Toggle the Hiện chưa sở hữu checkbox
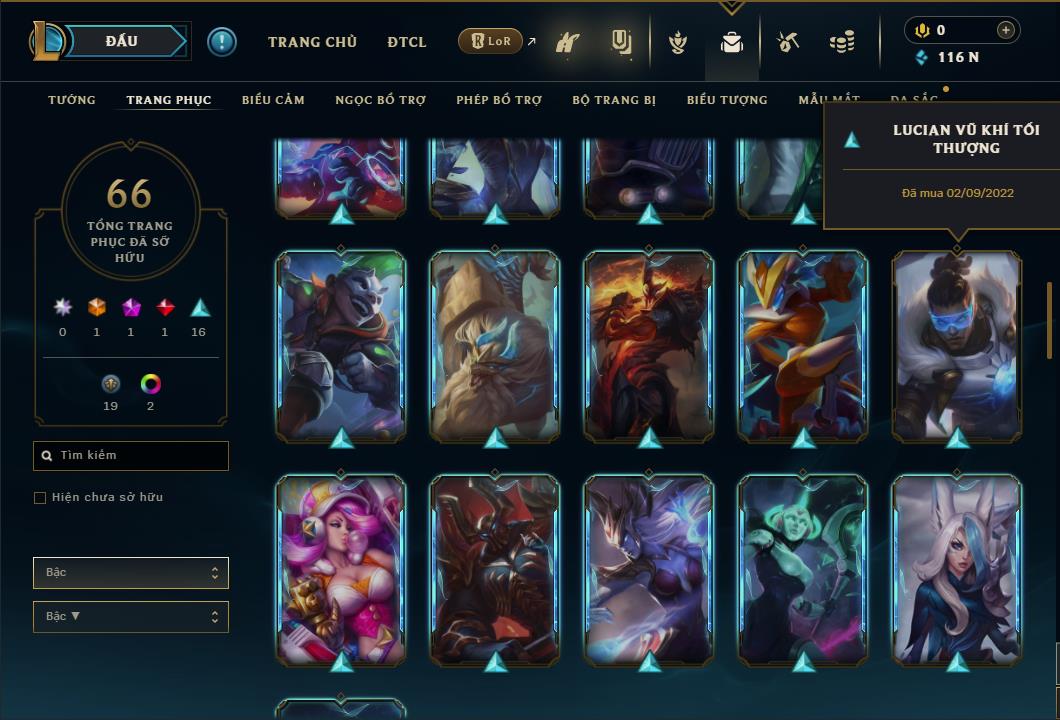Image resolution: width=1060 pixels, height=720 pixels. pyautogui.click(x=40, y=498)
